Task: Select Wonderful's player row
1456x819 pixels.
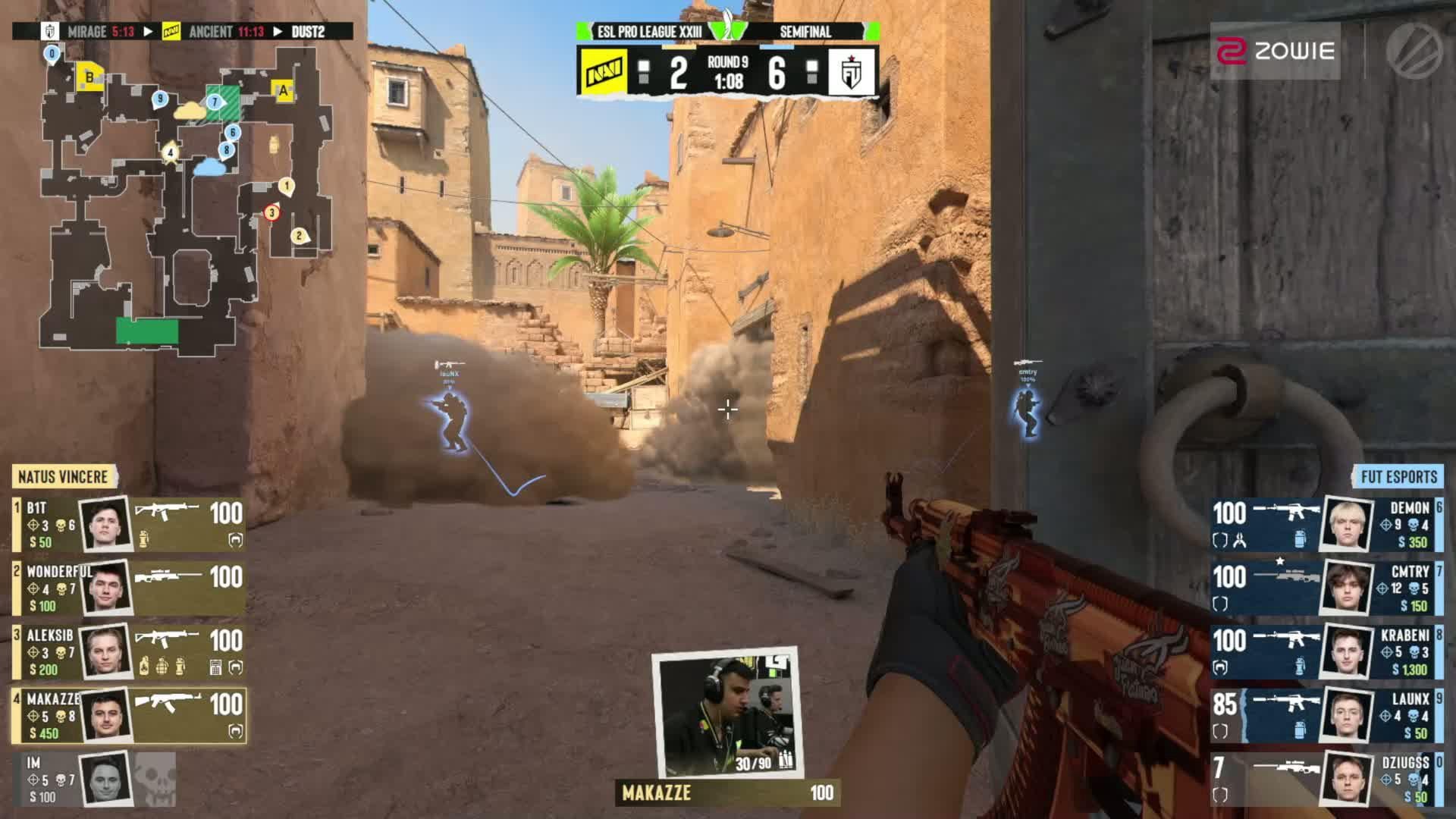Action: tap(129, 588)
